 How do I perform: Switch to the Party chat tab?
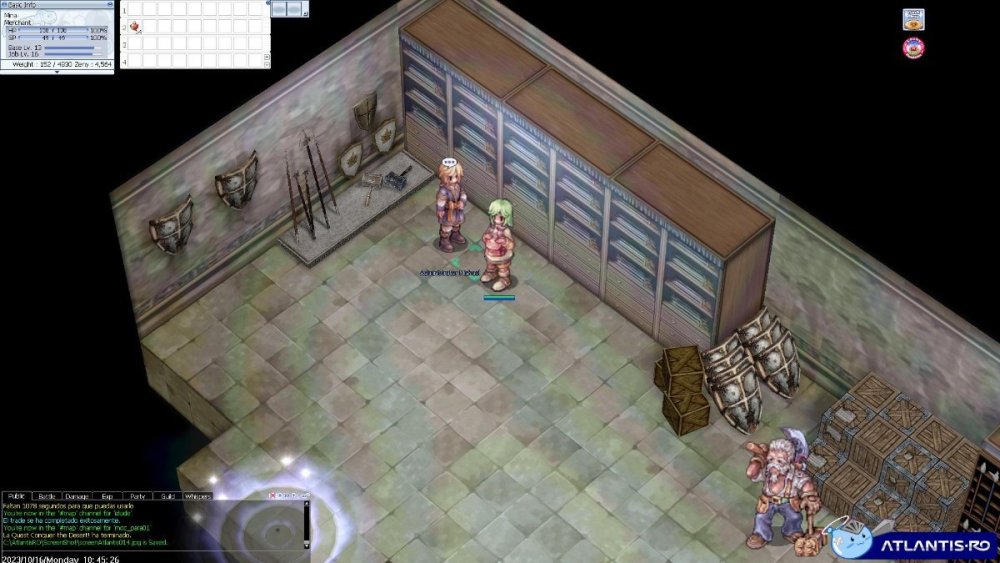pyautogui.click(x=137, y=496)
